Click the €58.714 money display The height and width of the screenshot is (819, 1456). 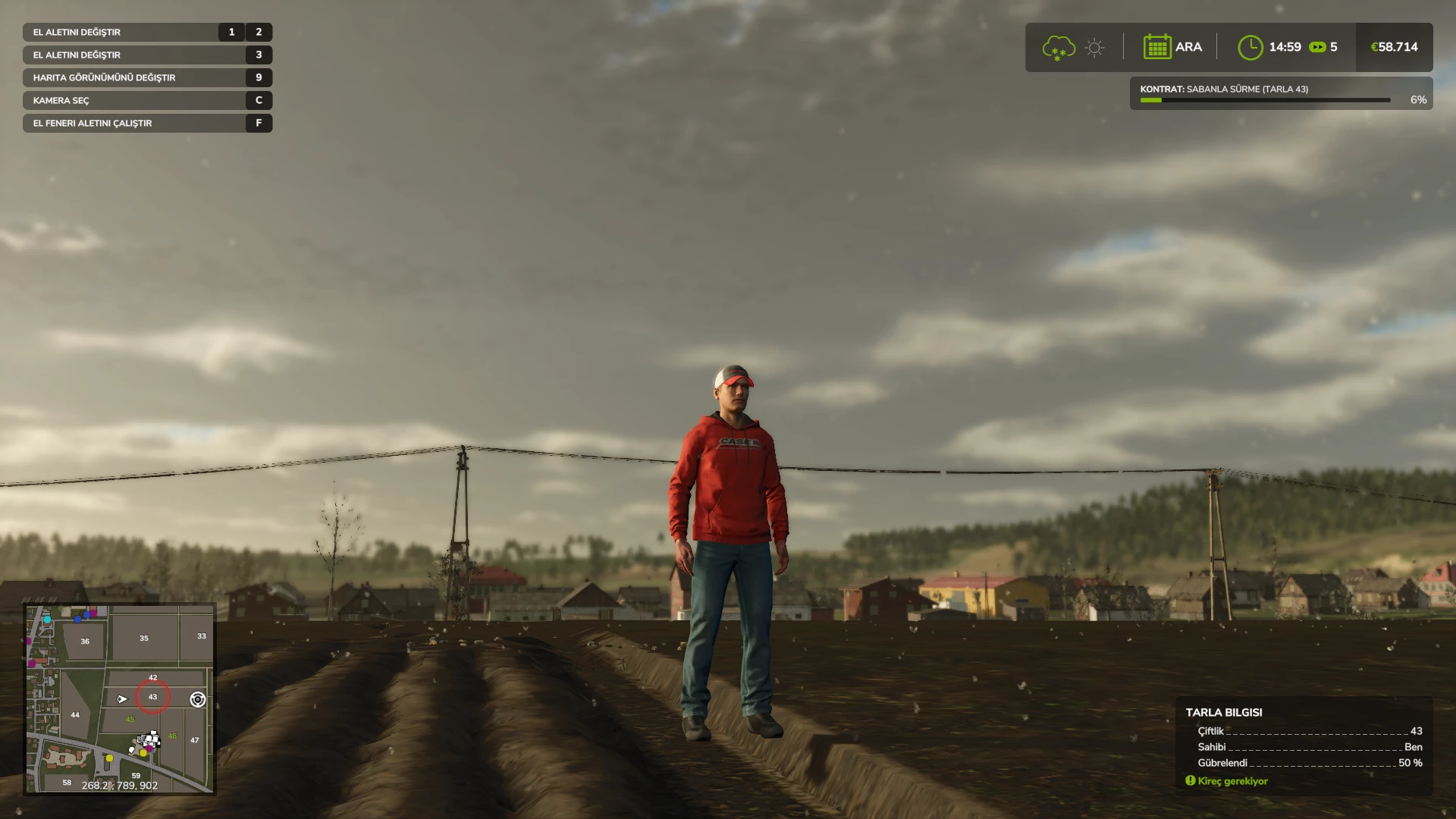pyautogui.click(x=1394, y=47)
